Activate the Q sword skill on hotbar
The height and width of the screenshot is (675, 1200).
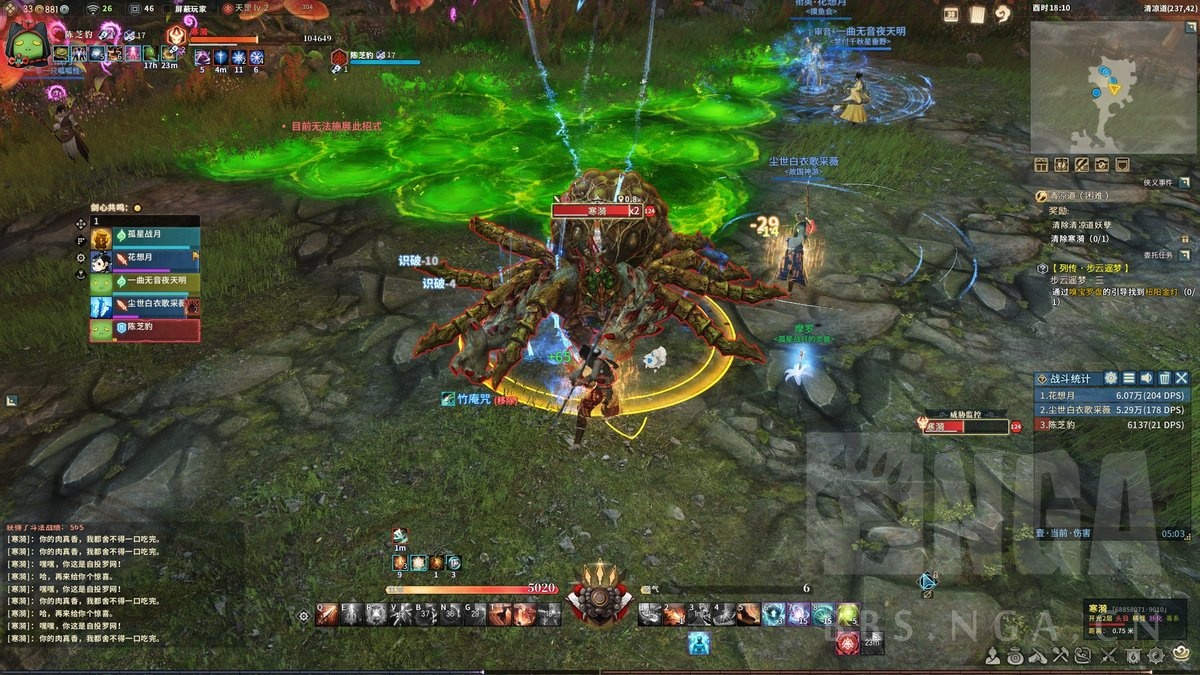[327, 614]
